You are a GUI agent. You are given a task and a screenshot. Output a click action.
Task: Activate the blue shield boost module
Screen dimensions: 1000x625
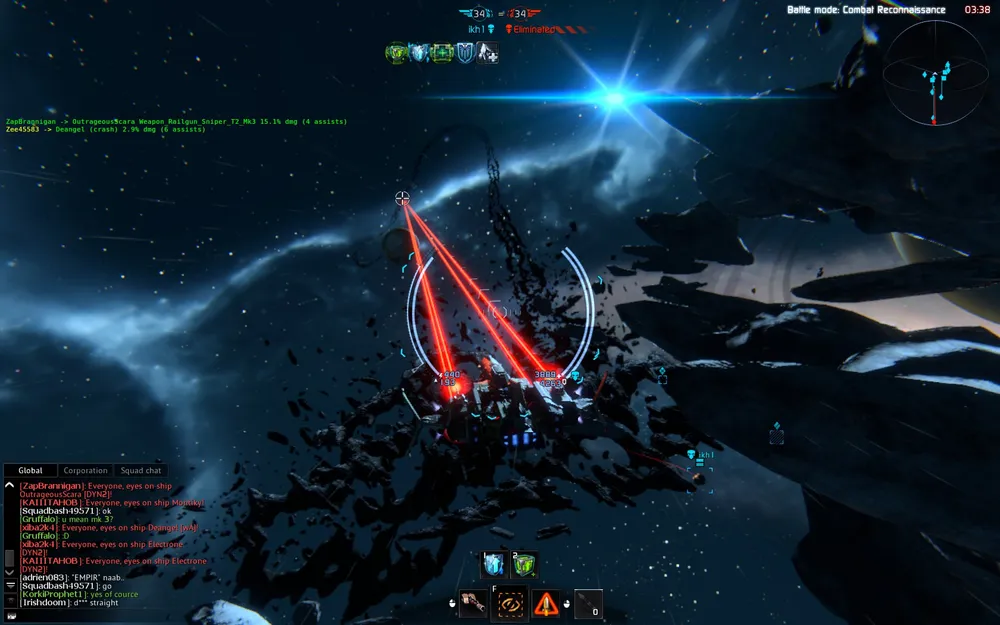tap(494, 566)
